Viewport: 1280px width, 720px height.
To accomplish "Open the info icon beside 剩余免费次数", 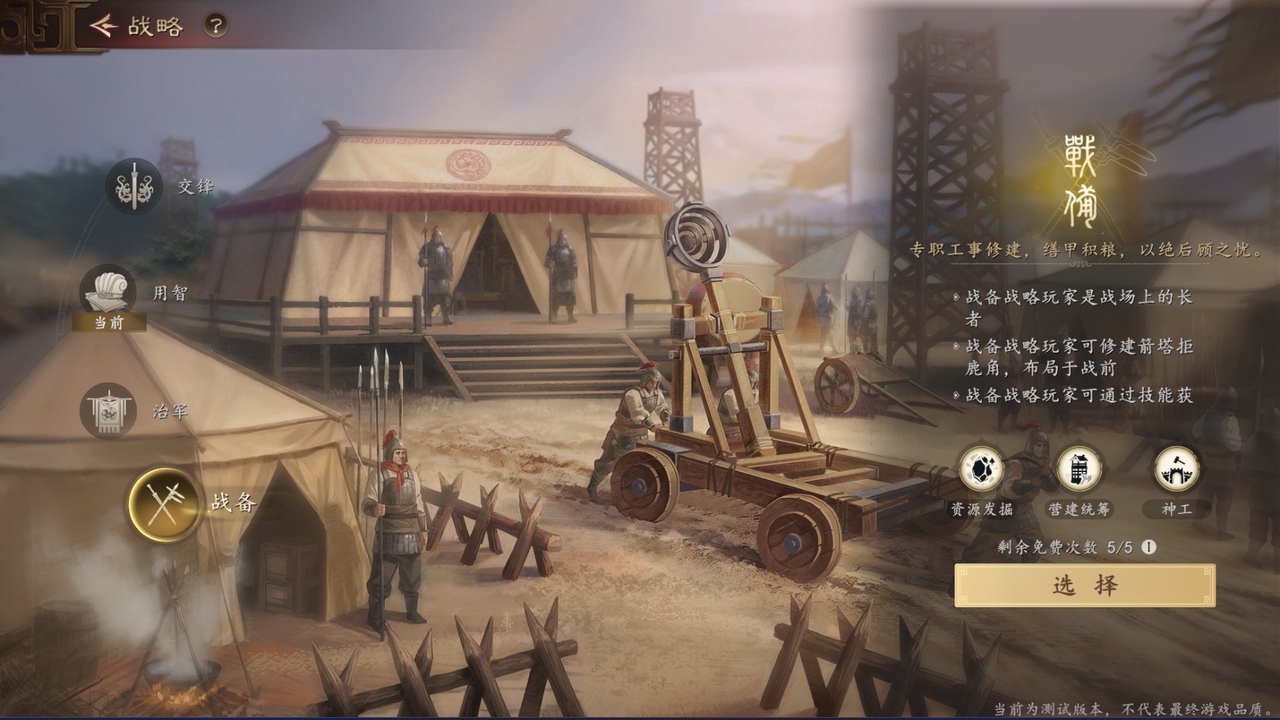I will [x=1149, y=547].
